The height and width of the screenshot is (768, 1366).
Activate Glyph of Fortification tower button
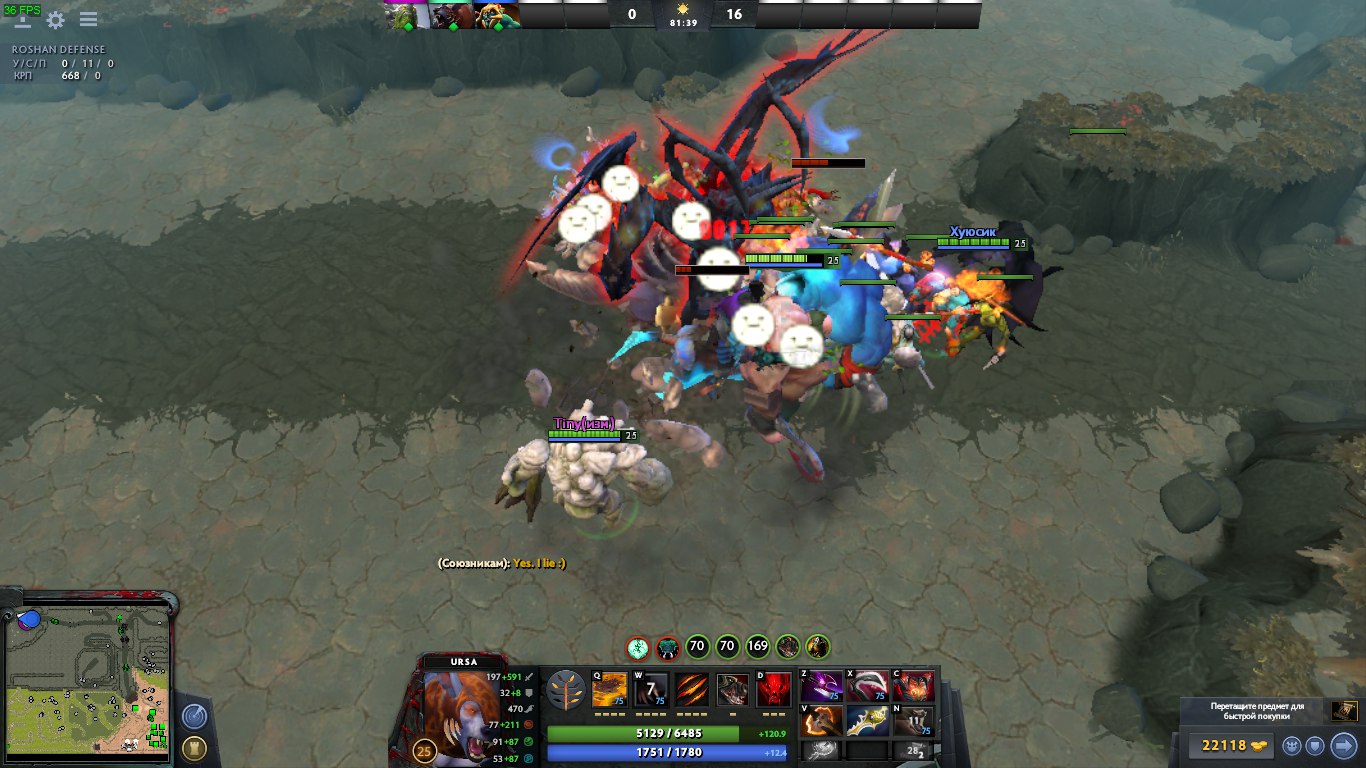(x=195, y=748)
